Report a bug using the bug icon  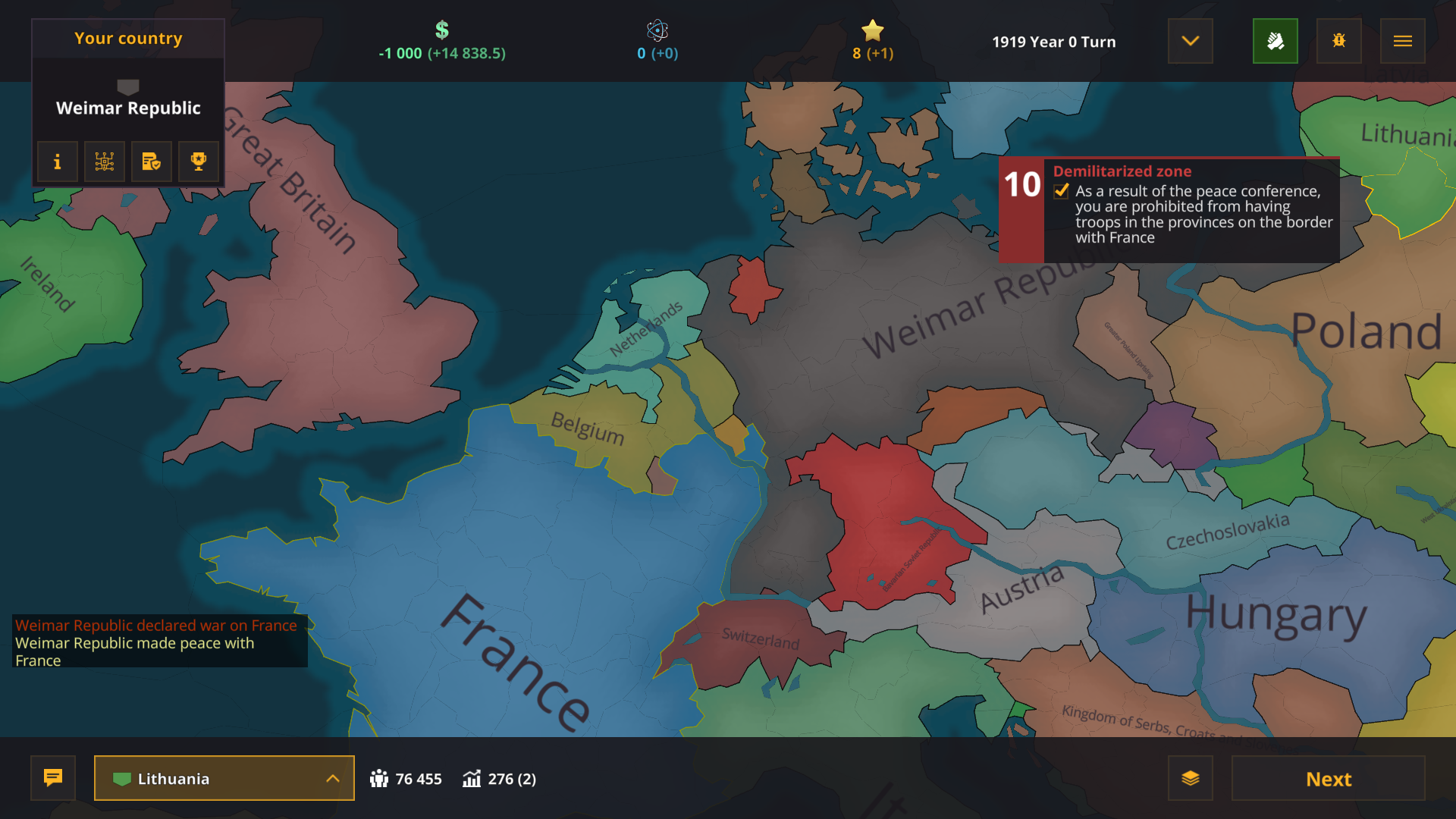pyautogui.click(x=1339, y=41)
